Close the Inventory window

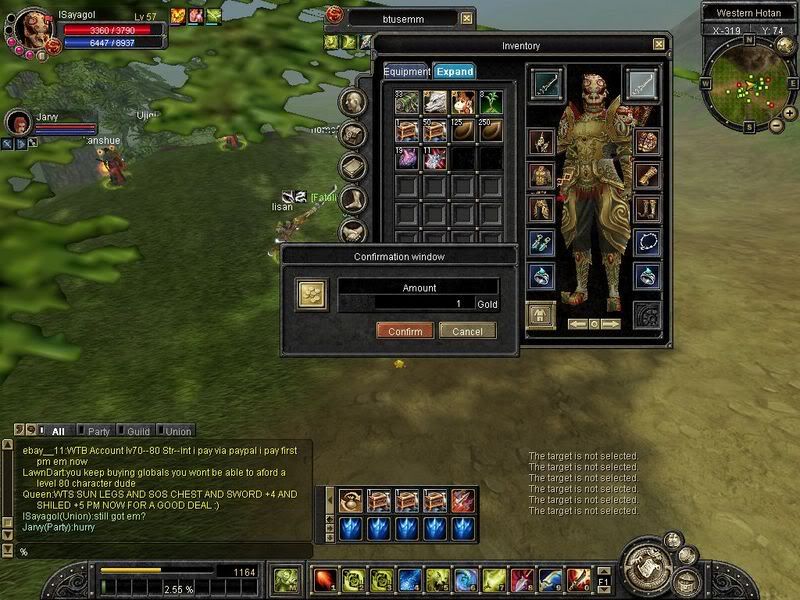[658, 44]
